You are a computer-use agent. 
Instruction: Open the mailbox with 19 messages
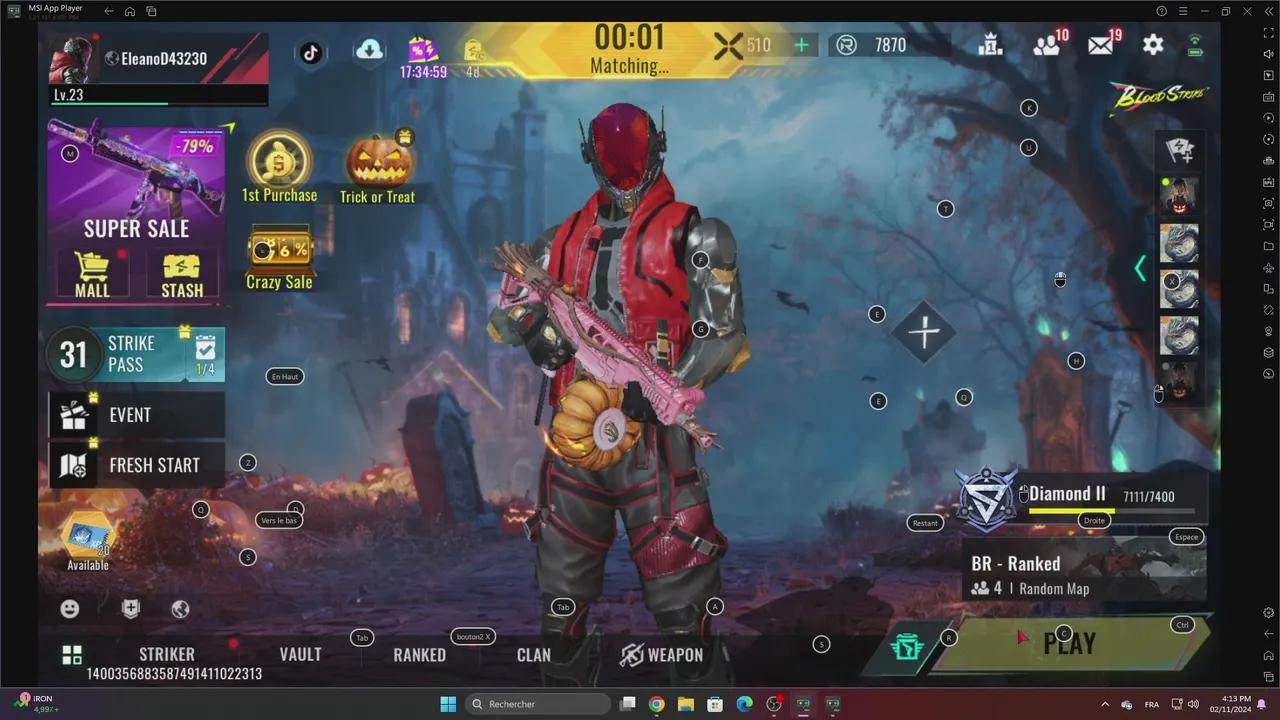[x=1099, y=45]
